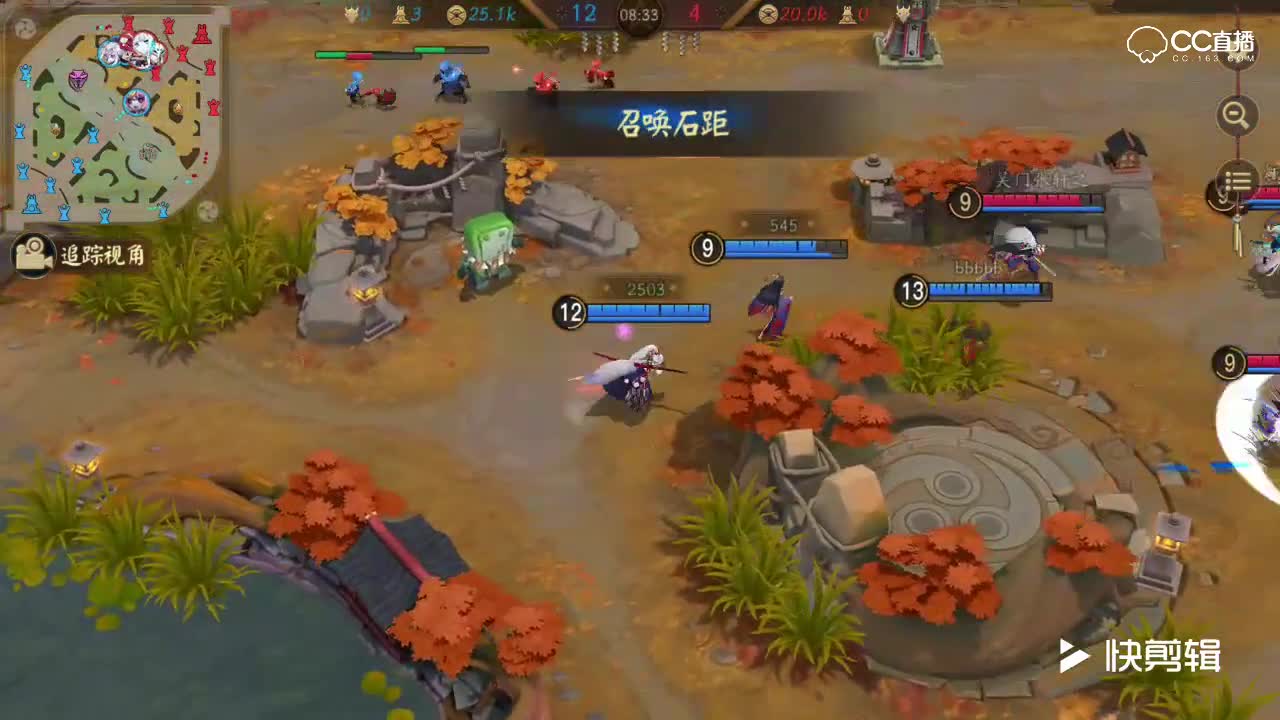Click the blue tower icon showing 3
The image size is (1280, 720).
398,13
